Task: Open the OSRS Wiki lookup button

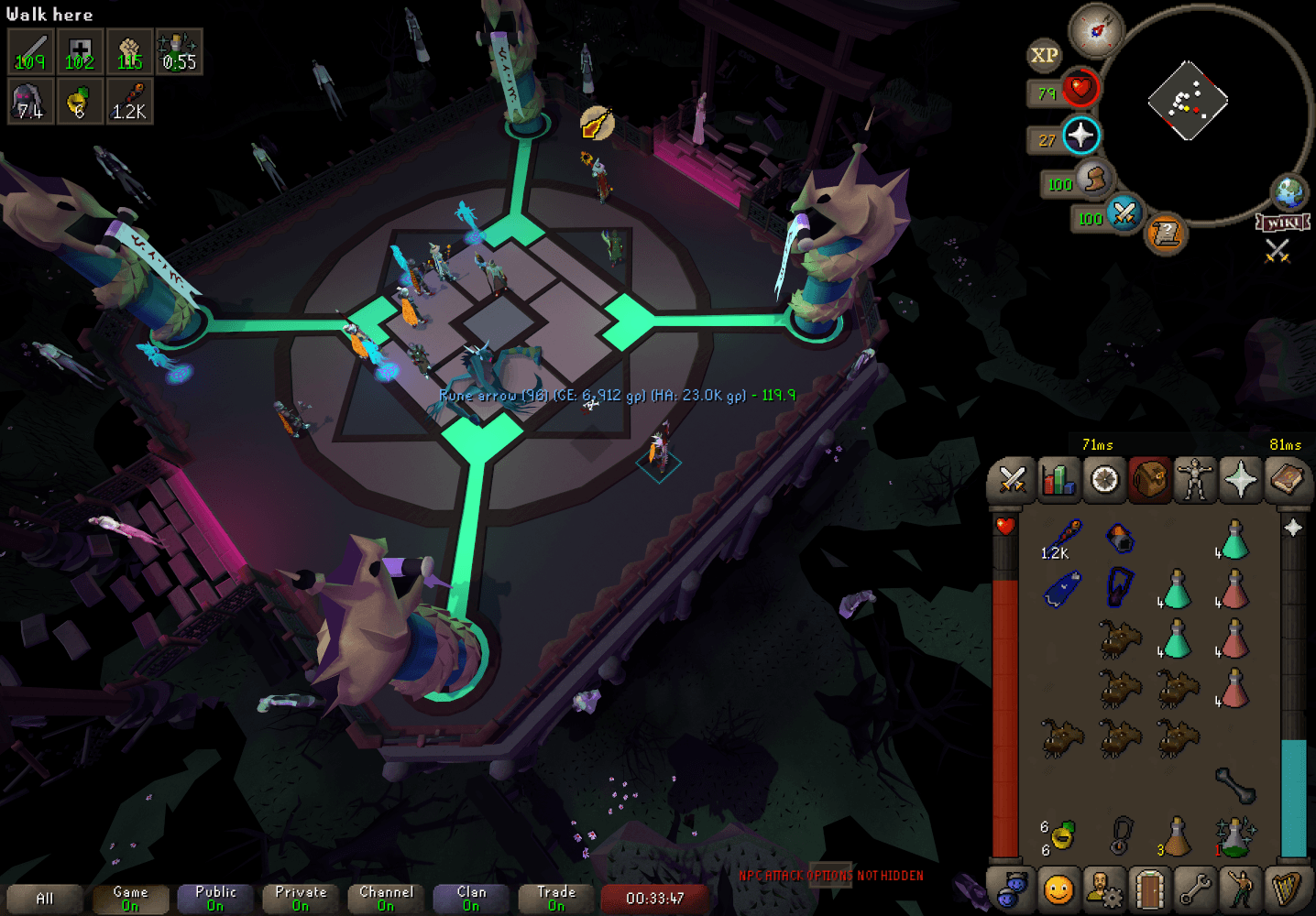Action: [x=1285, y=220]
